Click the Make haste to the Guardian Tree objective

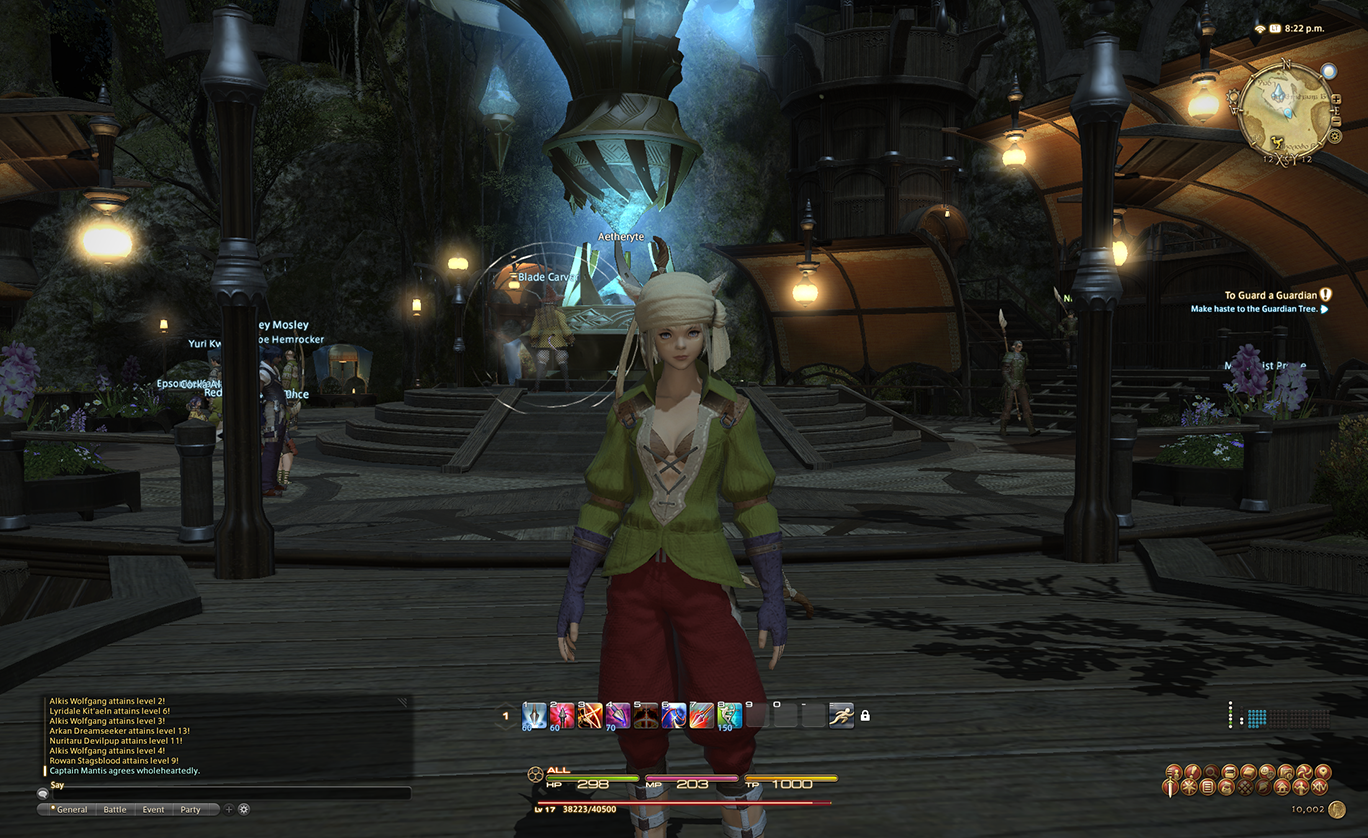[x=1258, y=308]
